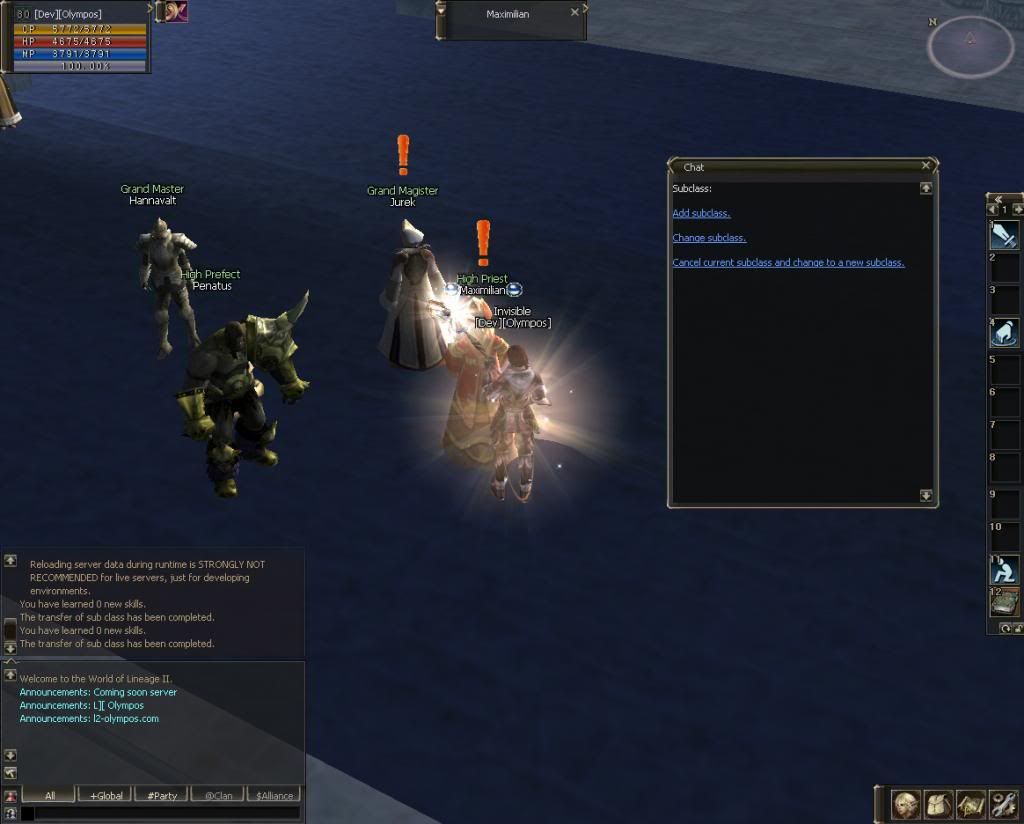This screenshot has width=1024, height=824.
Task: Choose the 'Change subclass.' option
Action: [709, 238]
